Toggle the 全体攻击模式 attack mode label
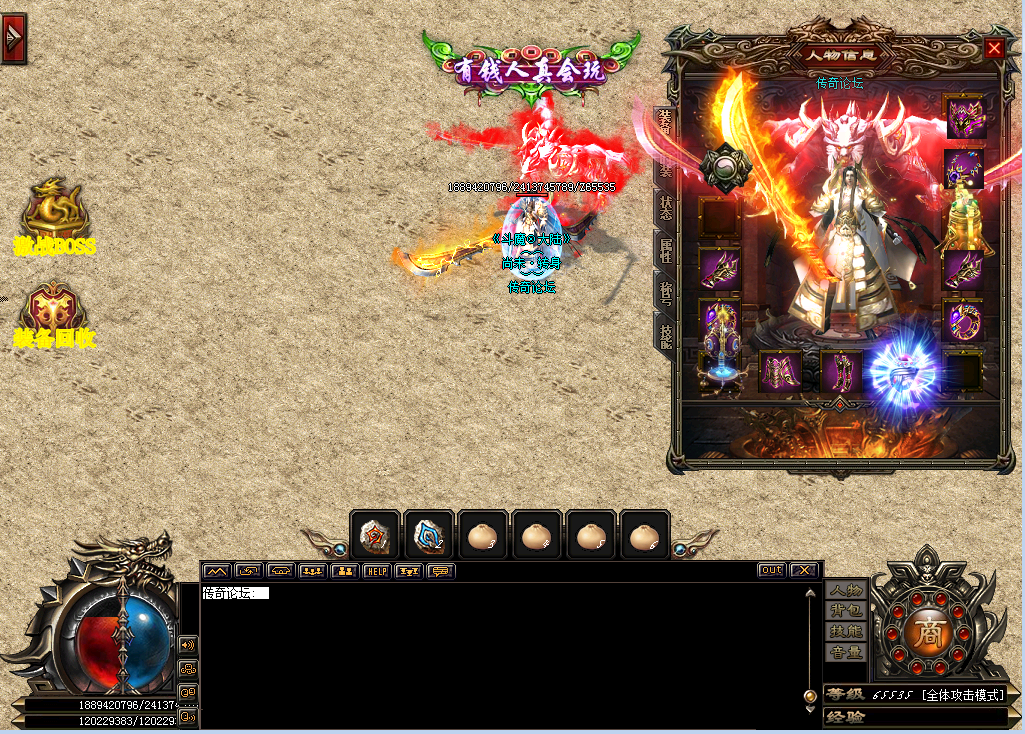The image size is (1025, 734). pyautogui.click(x=963, y=694)
